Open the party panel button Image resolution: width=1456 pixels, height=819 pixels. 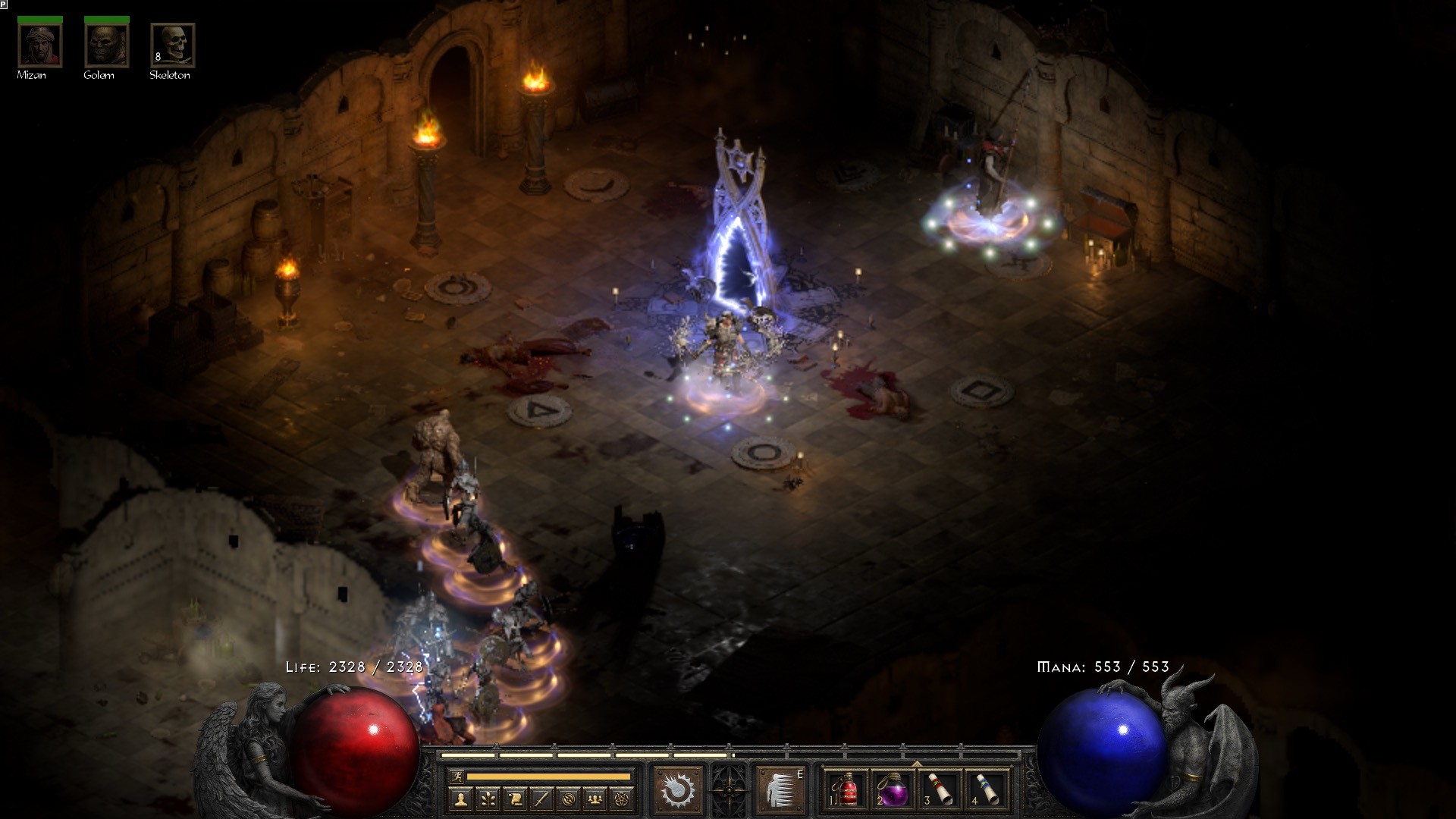click(595, 799)
